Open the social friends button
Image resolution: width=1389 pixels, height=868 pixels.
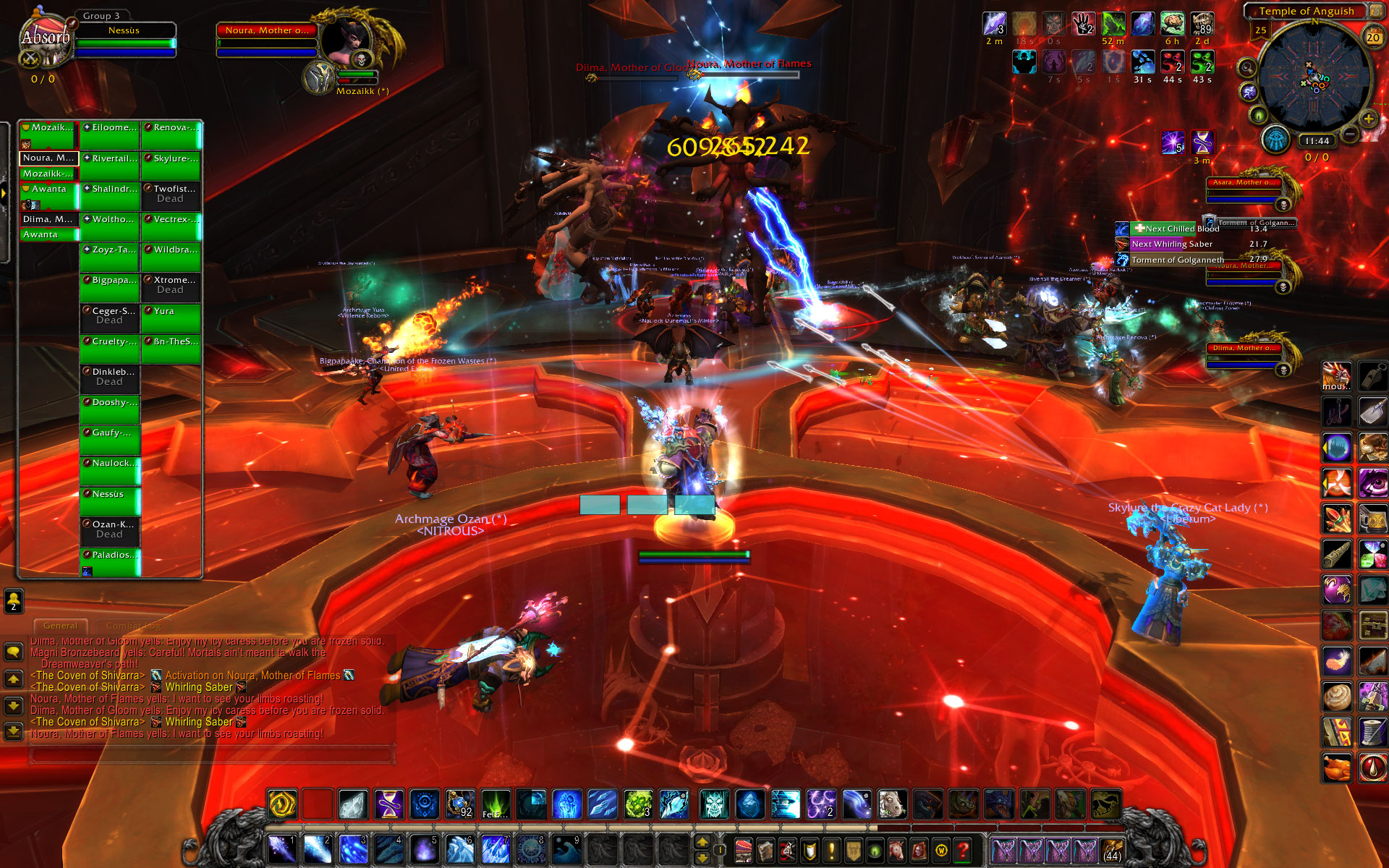coord(14,600)
